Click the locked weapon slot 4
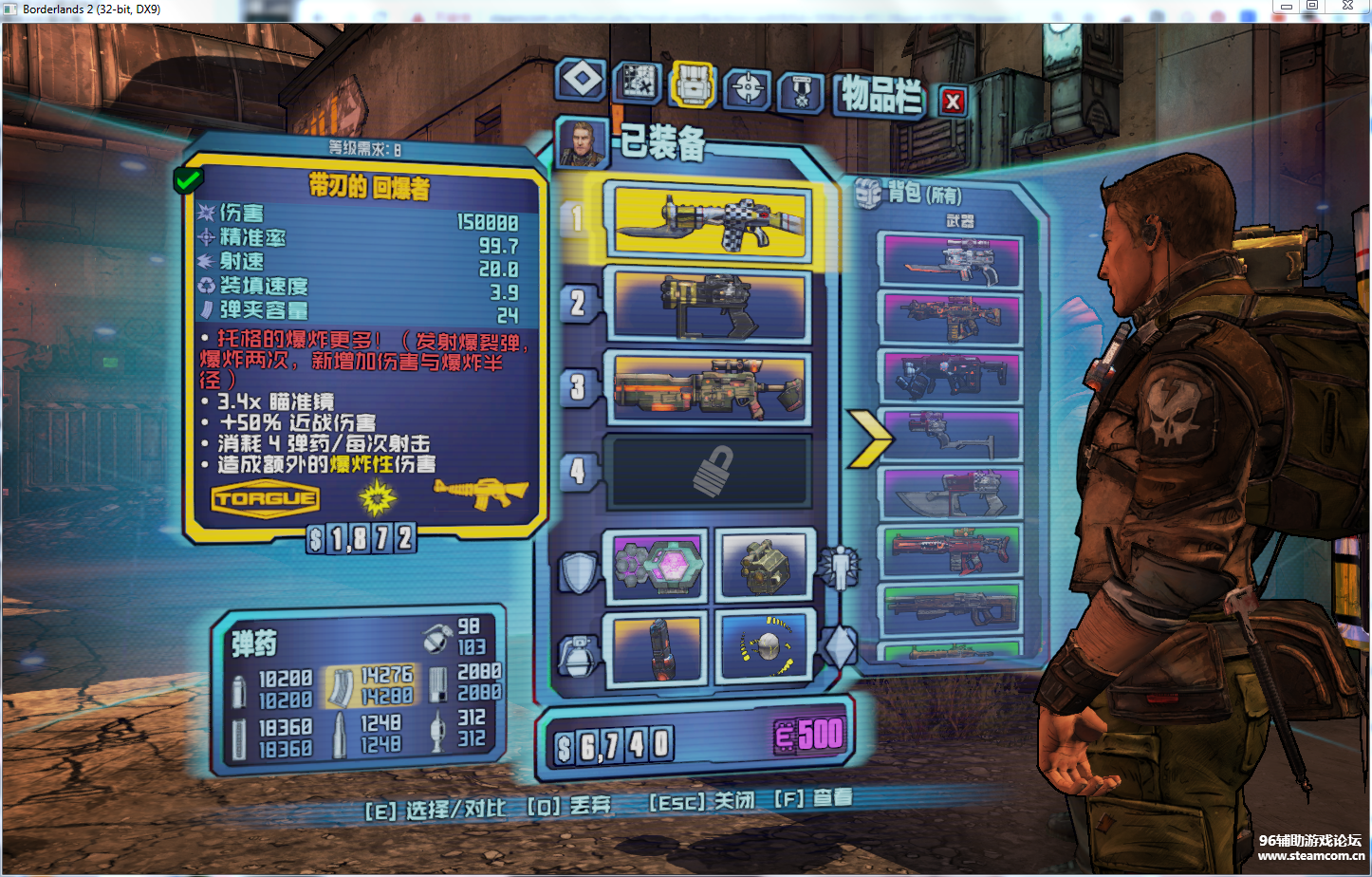 (708, 471)
